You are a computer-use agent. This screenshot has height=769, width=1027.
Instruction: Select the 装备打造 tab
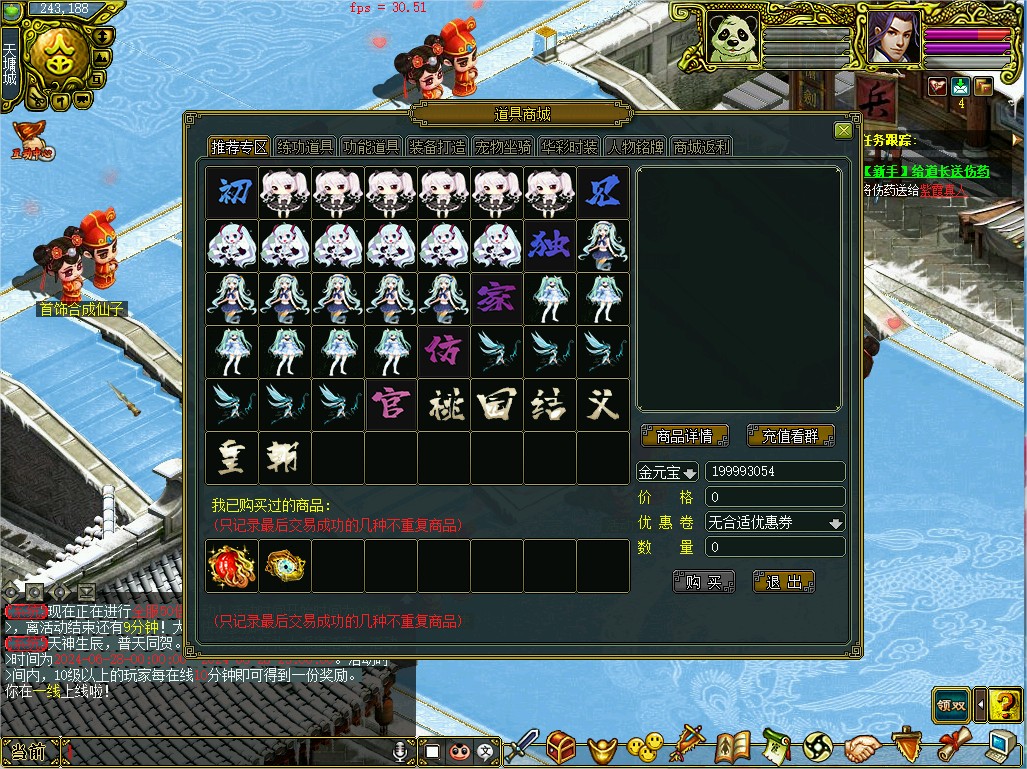(x=437, y=147)
